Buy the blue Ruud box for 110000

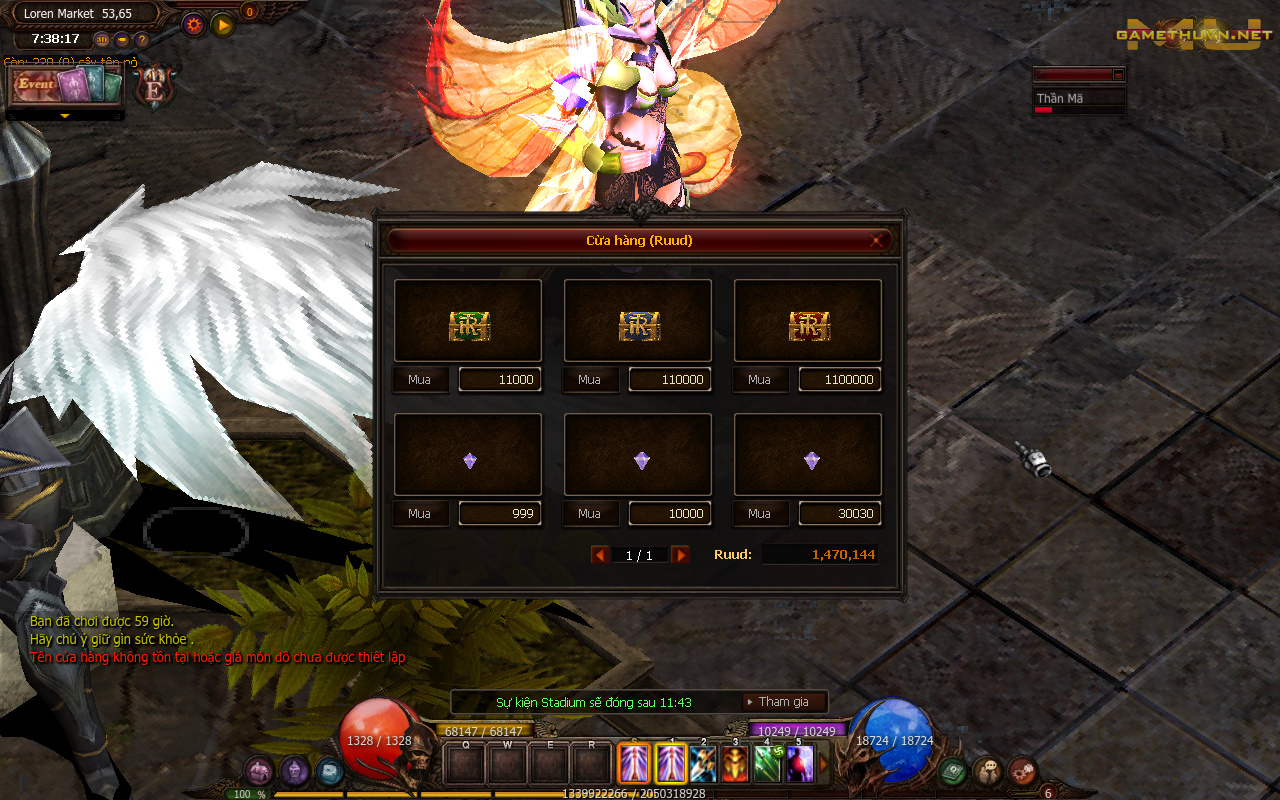click(589, 380)
